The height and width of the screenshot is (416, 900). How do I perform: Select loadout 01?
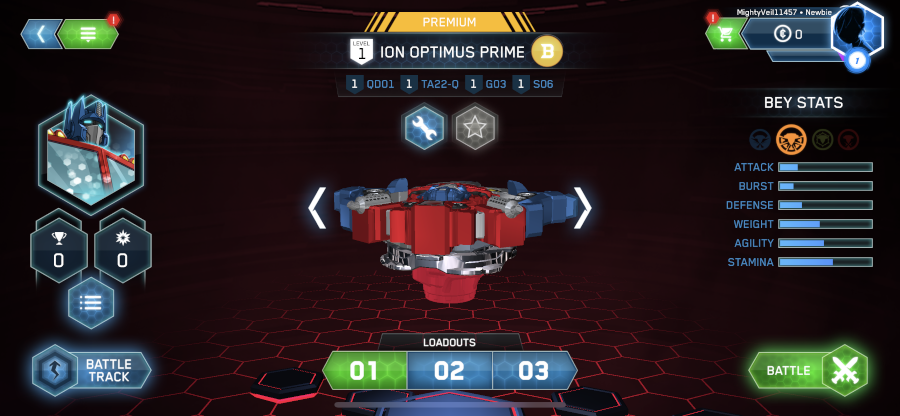pyautogui.click(x=364, y=371)
